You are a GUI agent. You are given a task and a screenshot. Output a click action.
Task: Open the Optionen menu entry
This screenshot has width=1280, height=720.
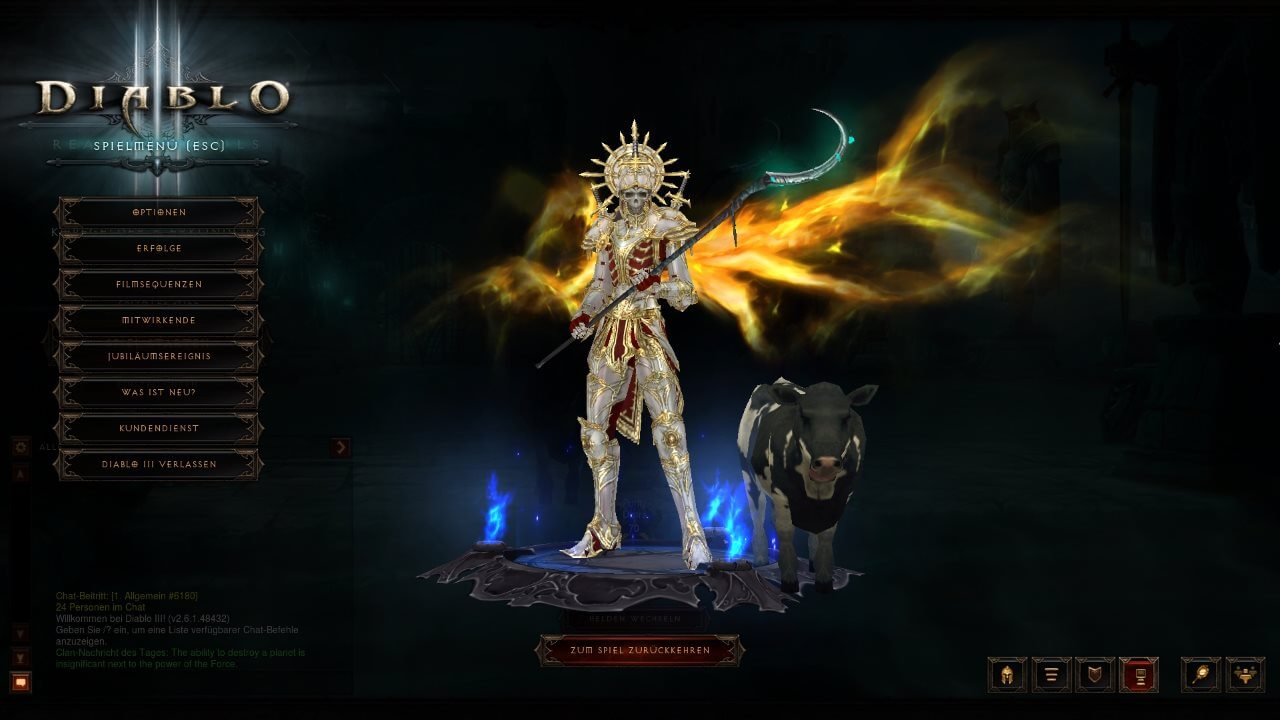[159, 212]
